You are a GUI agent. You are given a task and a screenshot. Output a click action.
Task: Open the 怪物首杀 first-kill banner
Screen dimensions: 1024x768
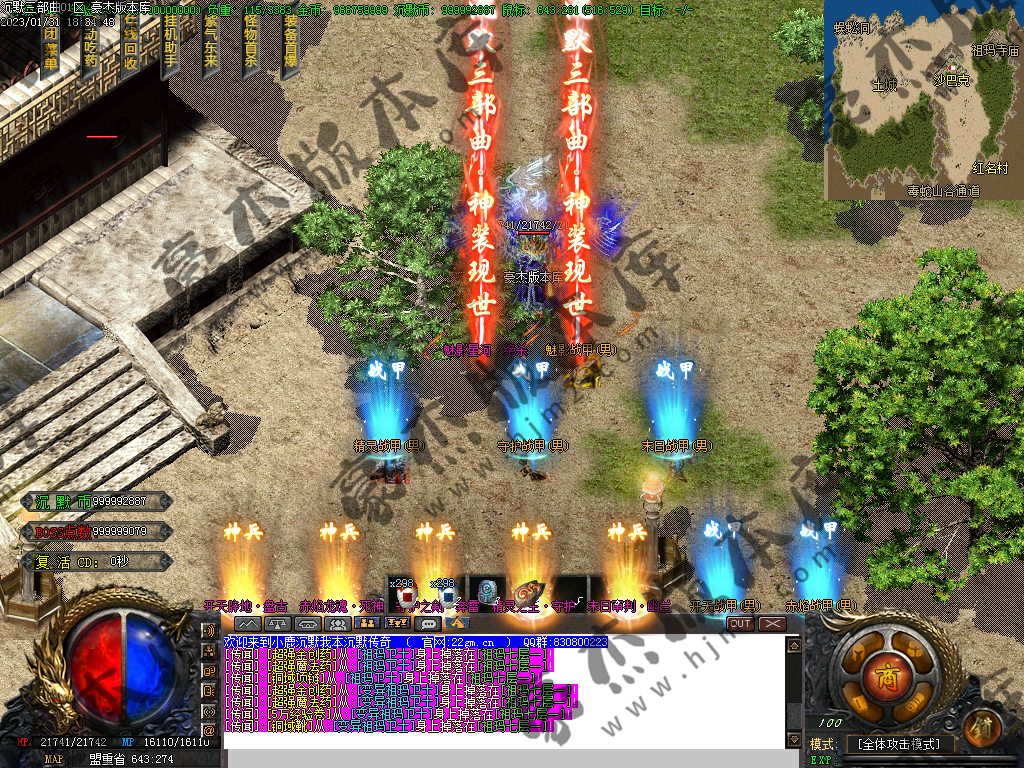click(251, 47)
